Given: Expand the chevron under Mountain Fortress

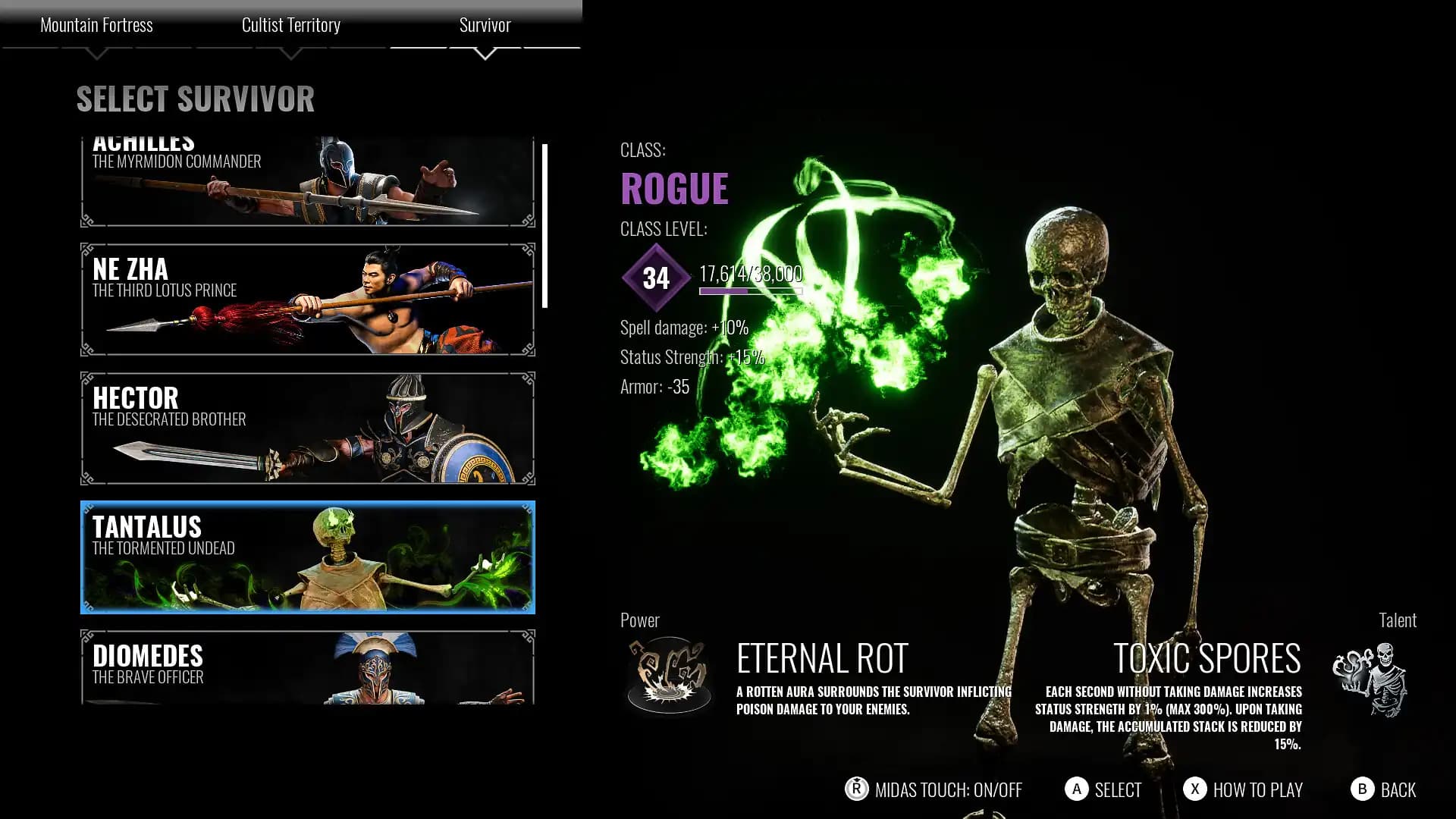Looking at the screenshot, I should (97, 53).
